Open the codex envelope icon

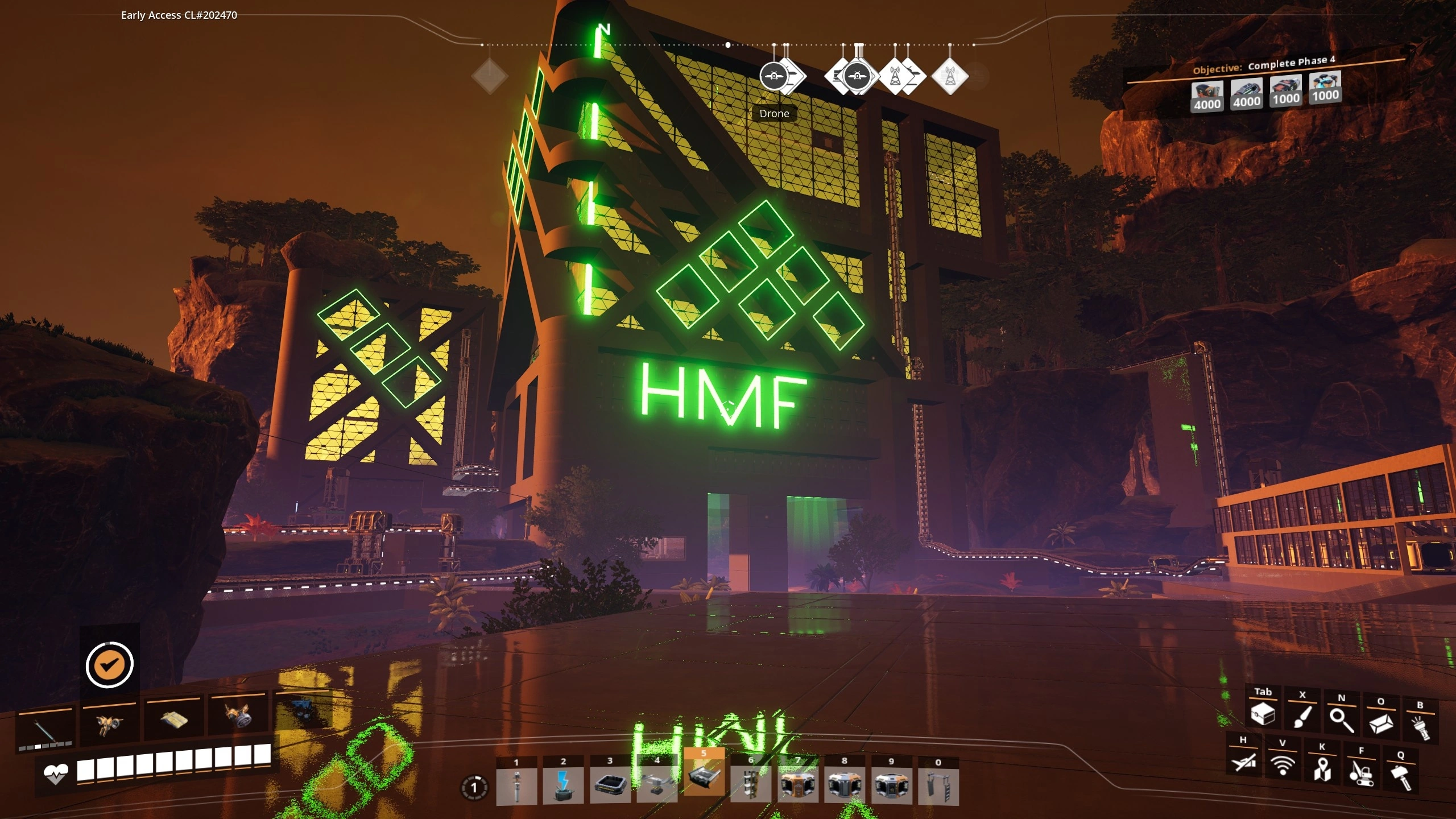(x=1381, y=723)
